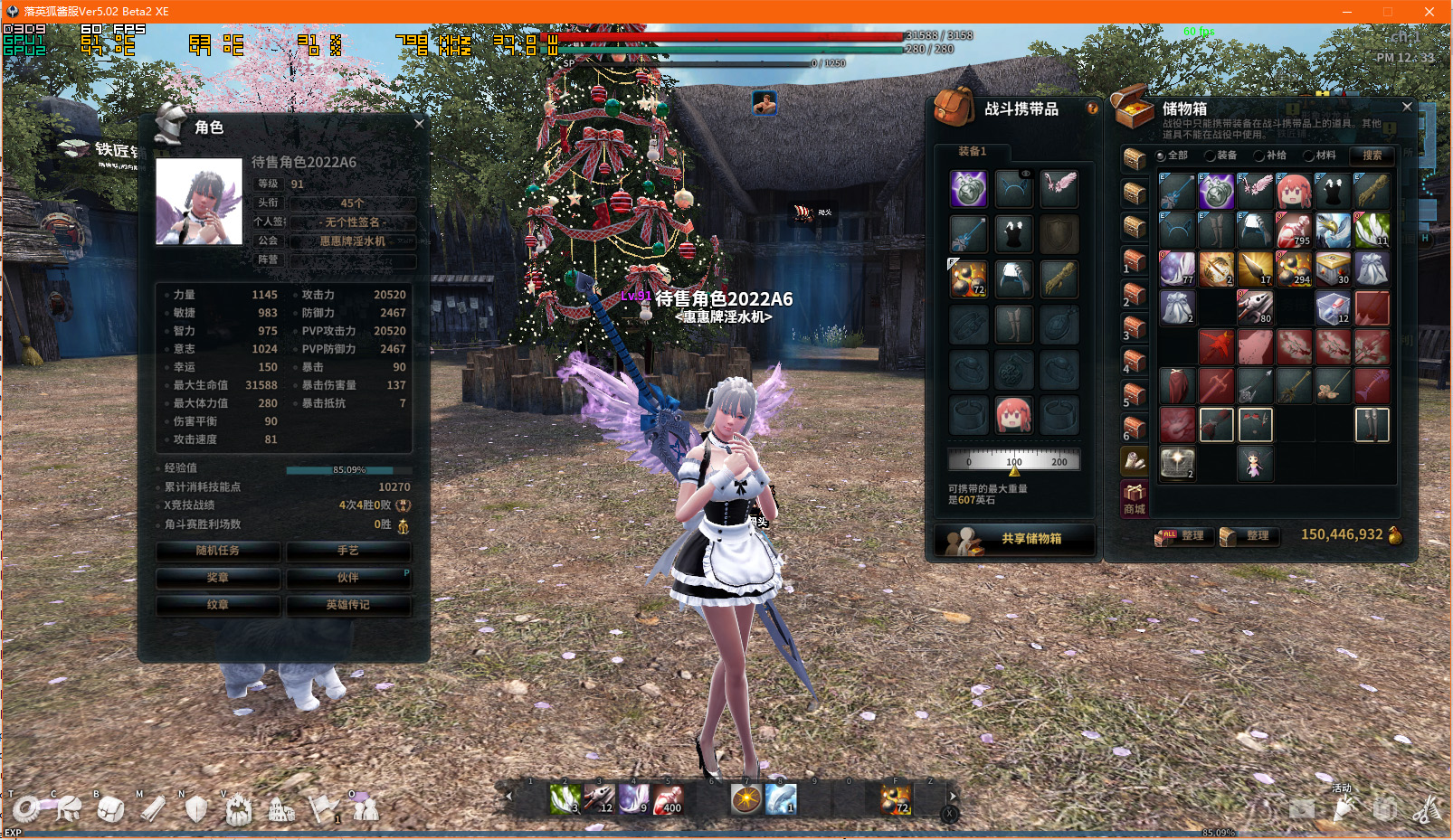Close the 角色 character panel

419,124
